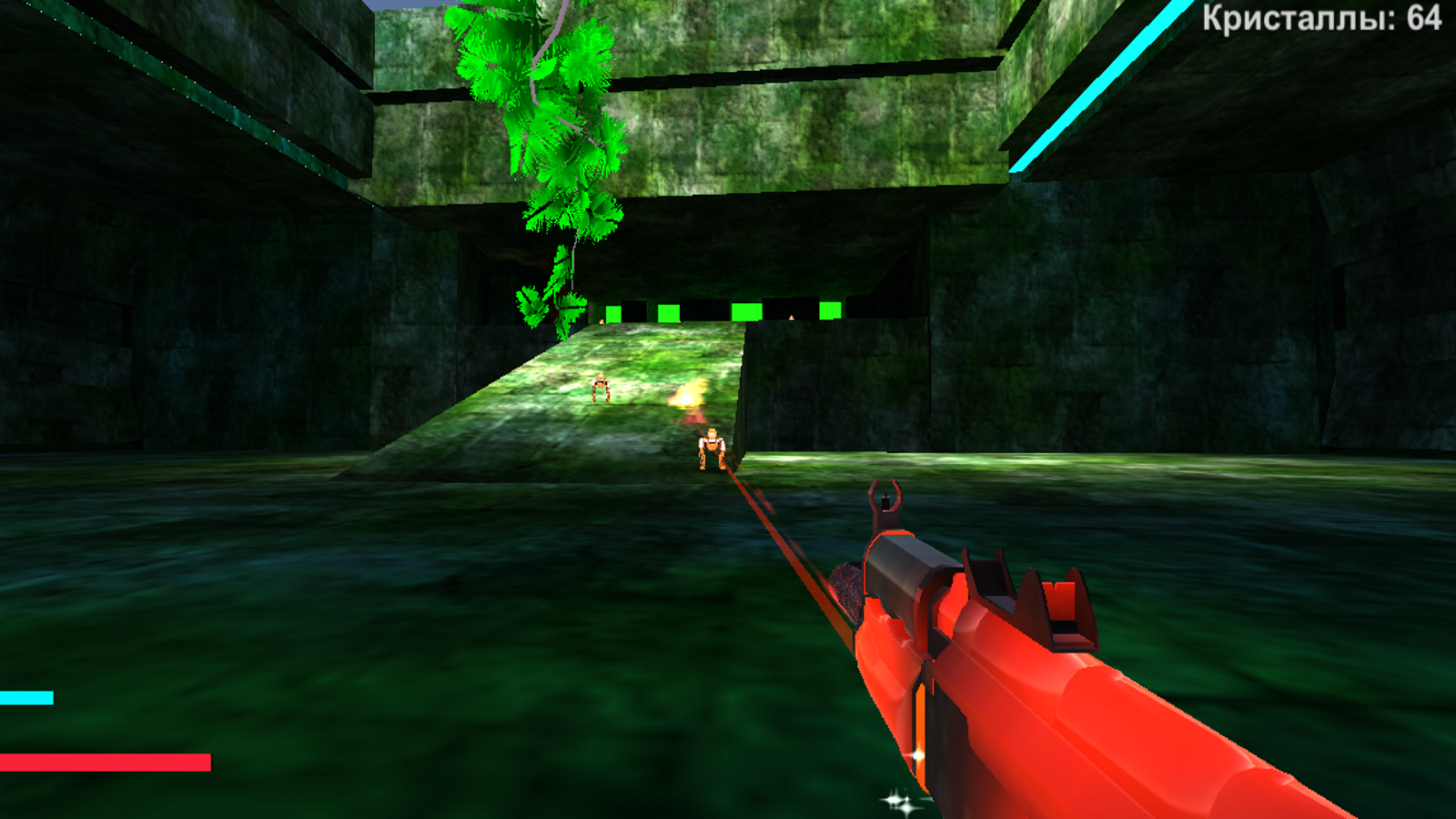Select the distant robot enemy up the ramp
The height and width of the screenshot is (819, 1456).
tap(601, 388)
